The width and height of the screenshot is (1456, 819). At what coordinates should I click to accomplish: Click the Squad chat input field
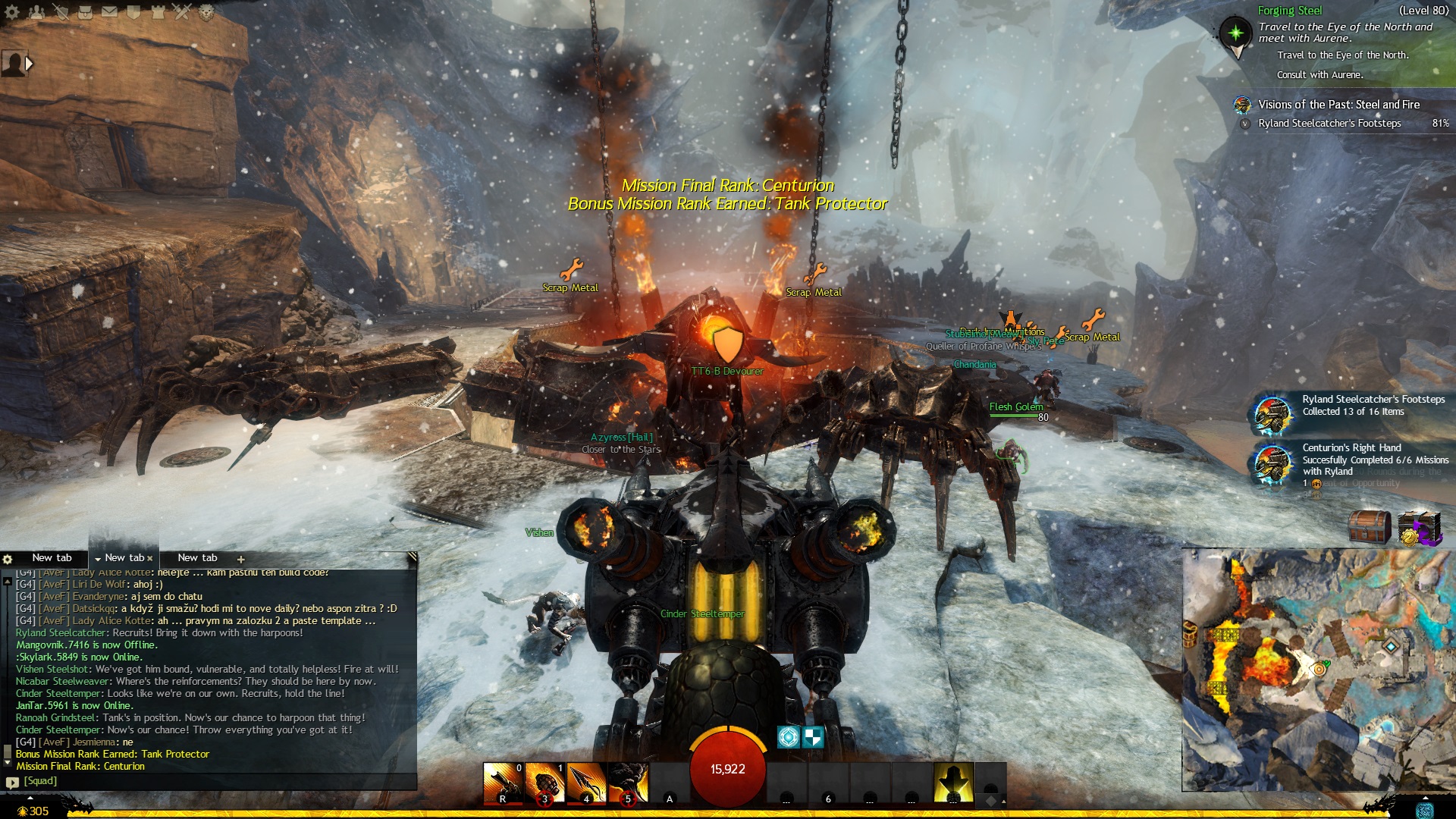click(212, 781)
